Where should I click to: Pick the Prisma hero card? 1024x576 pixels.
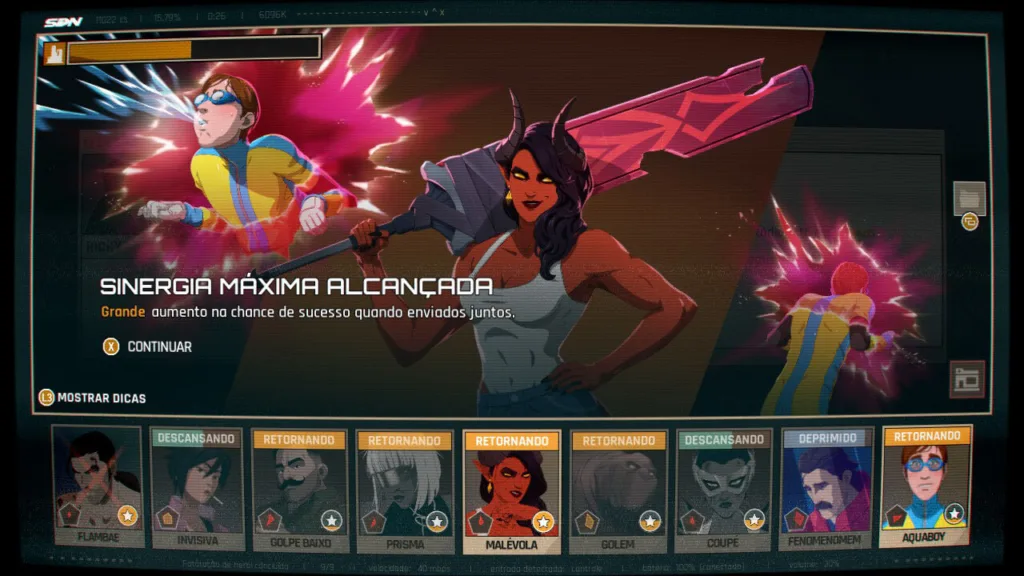coord(404,489)
